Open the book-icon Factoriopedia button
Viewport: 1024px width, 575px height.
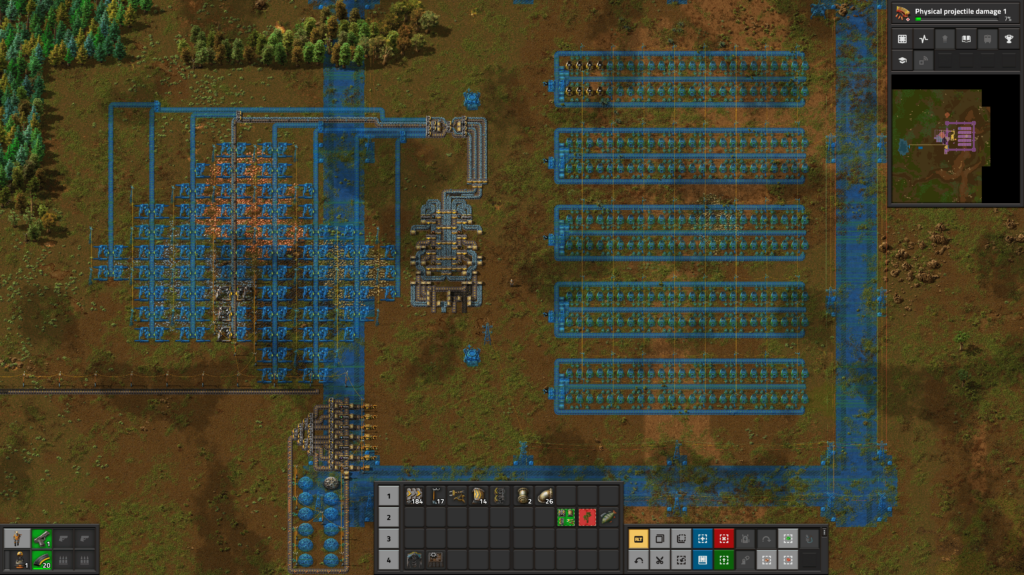tap(966, 39)
